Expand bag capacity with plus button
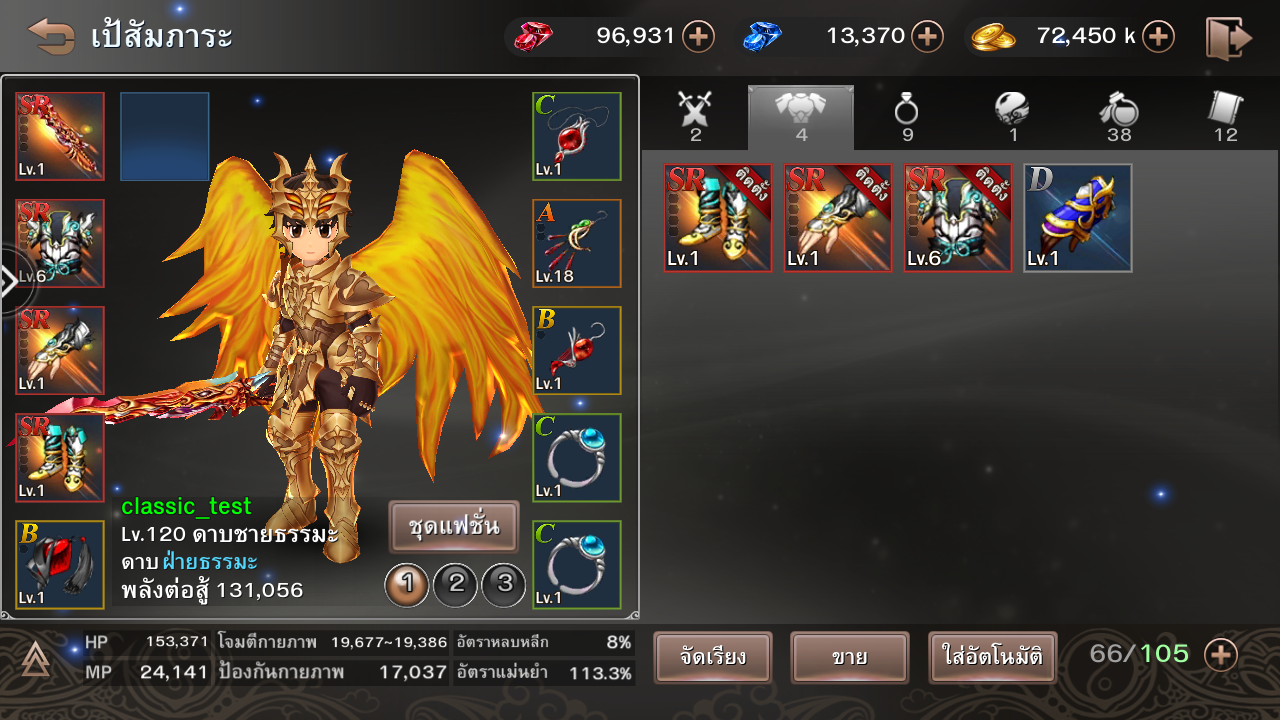1280x720 pixels. click(1221, 655)
